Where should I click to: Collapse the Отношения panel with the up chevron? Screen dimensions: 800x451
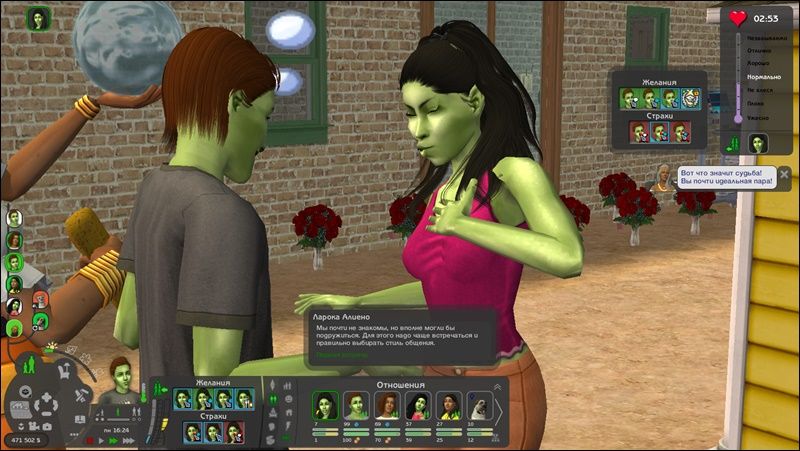[499, 386]
